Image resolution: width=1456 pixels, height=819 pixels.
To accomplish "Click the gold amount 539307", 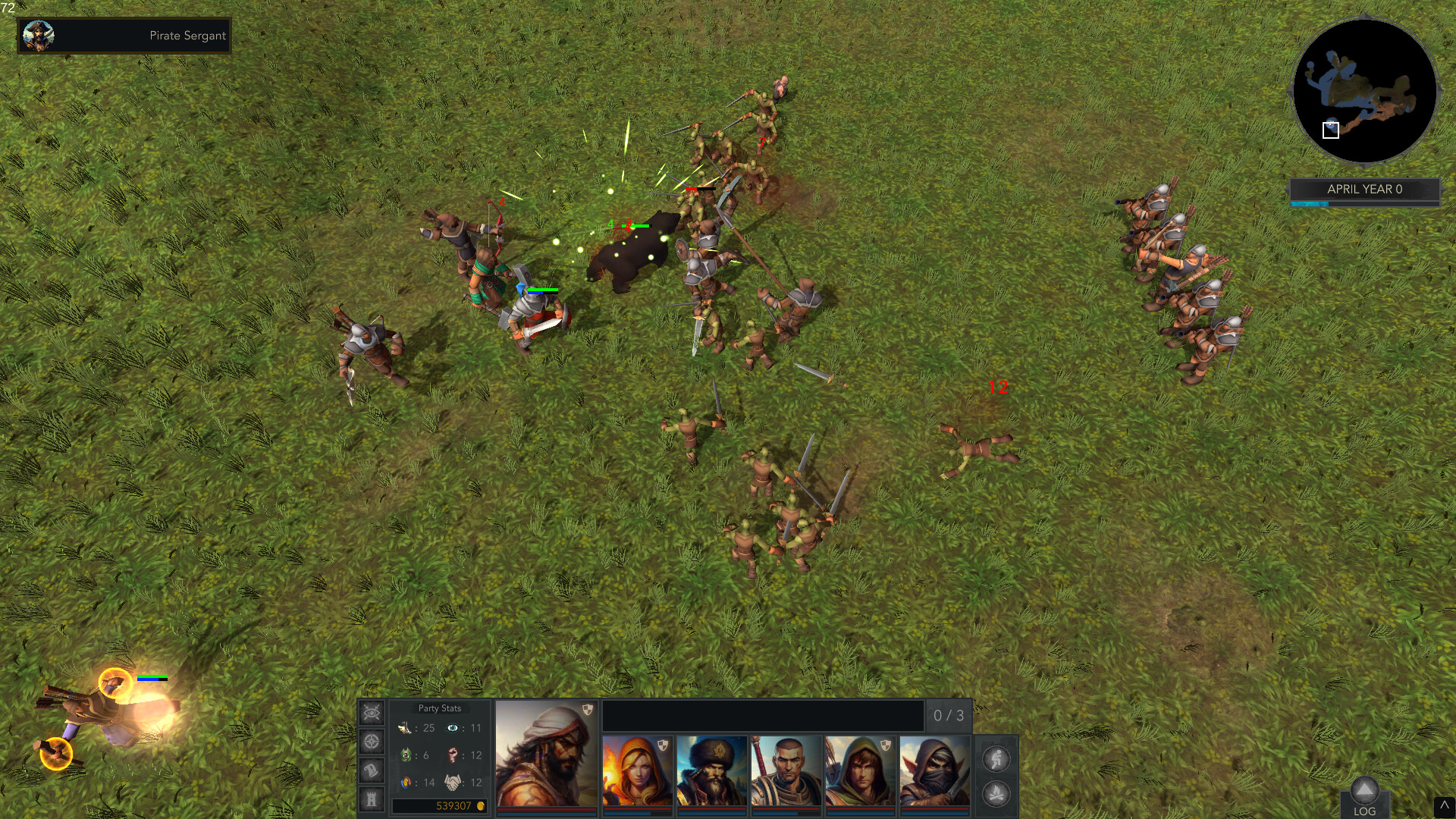I will coord(453,806).
